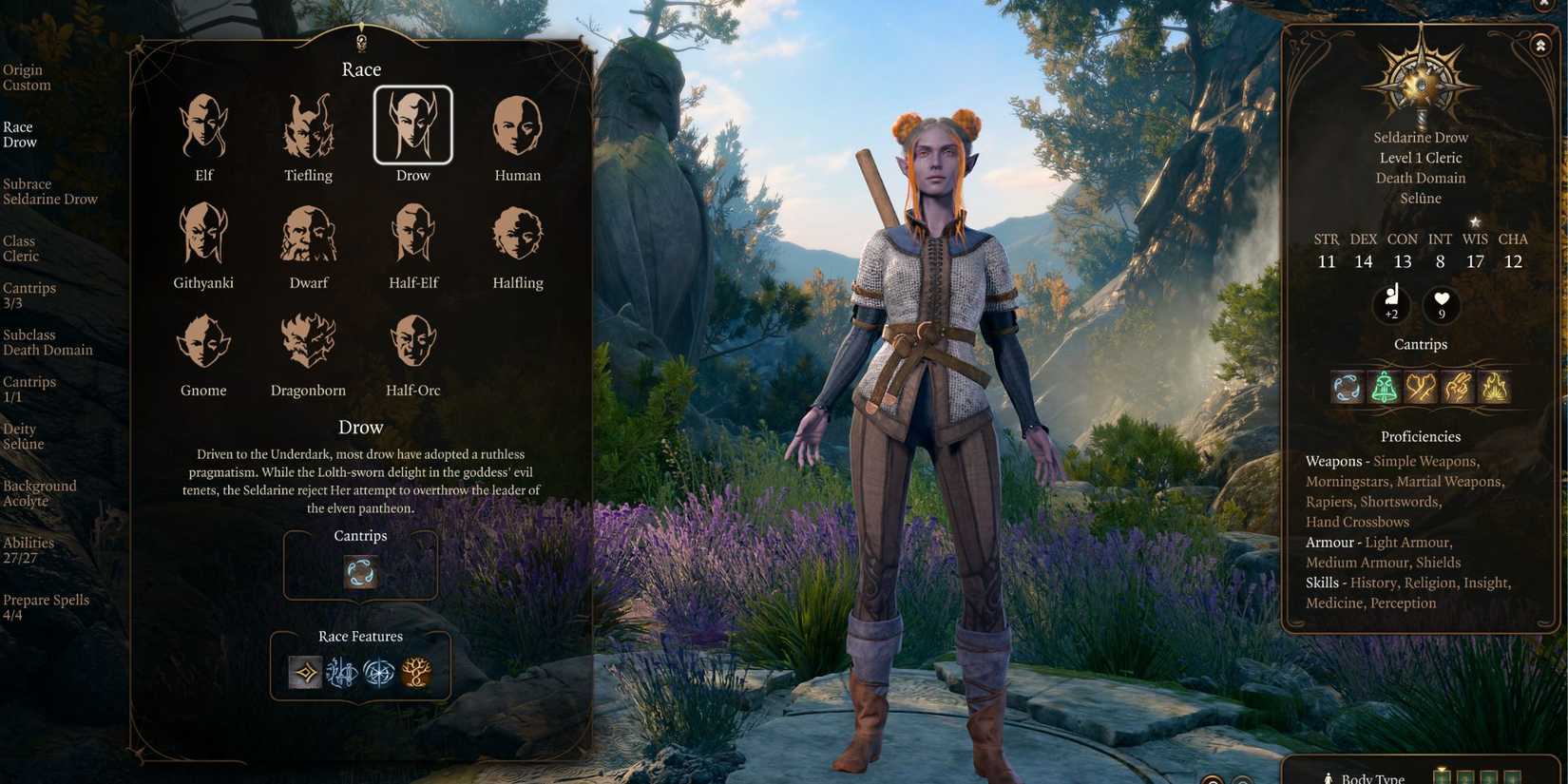Click the star above the WIS score
The width and height of the screenshot is (1568, 784).
1475,220
